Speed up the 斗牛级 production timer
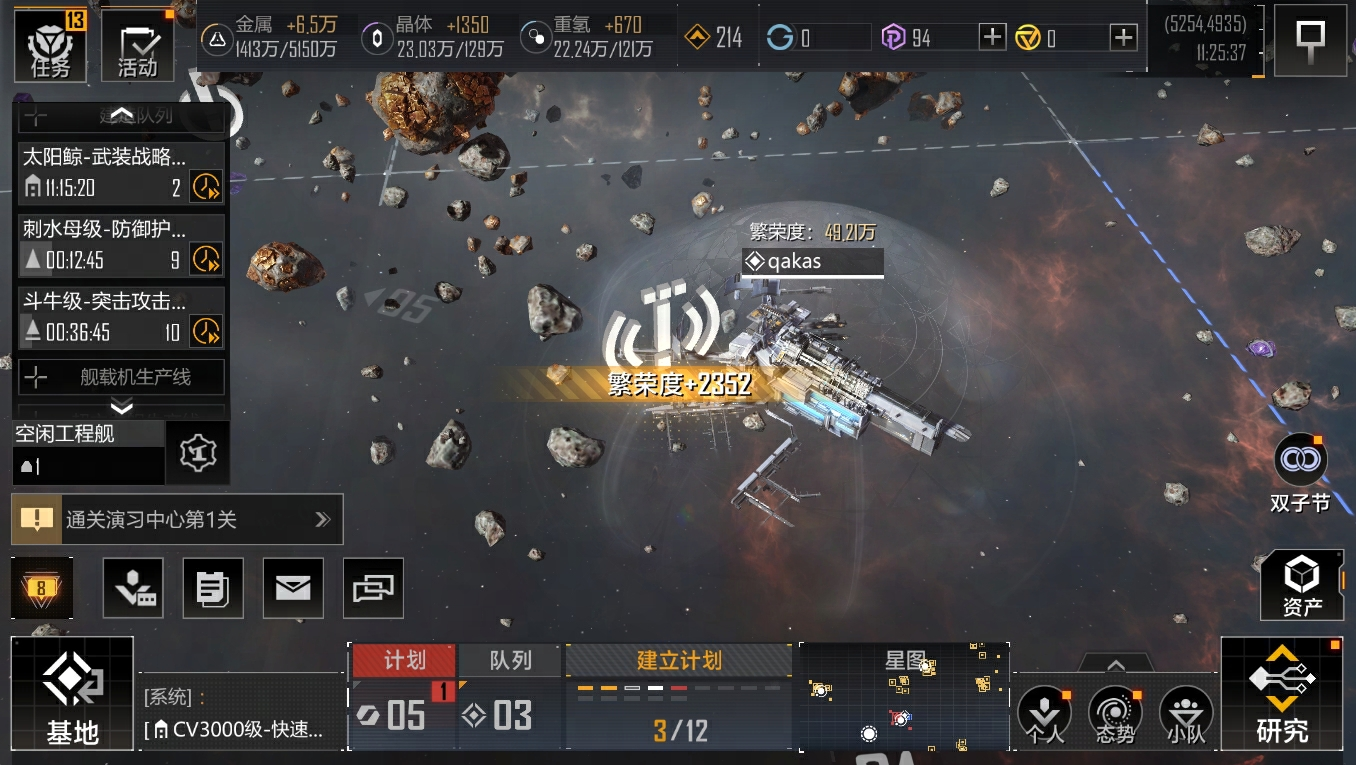Viewport: 1356px width, 765px height. coord(206,331)
